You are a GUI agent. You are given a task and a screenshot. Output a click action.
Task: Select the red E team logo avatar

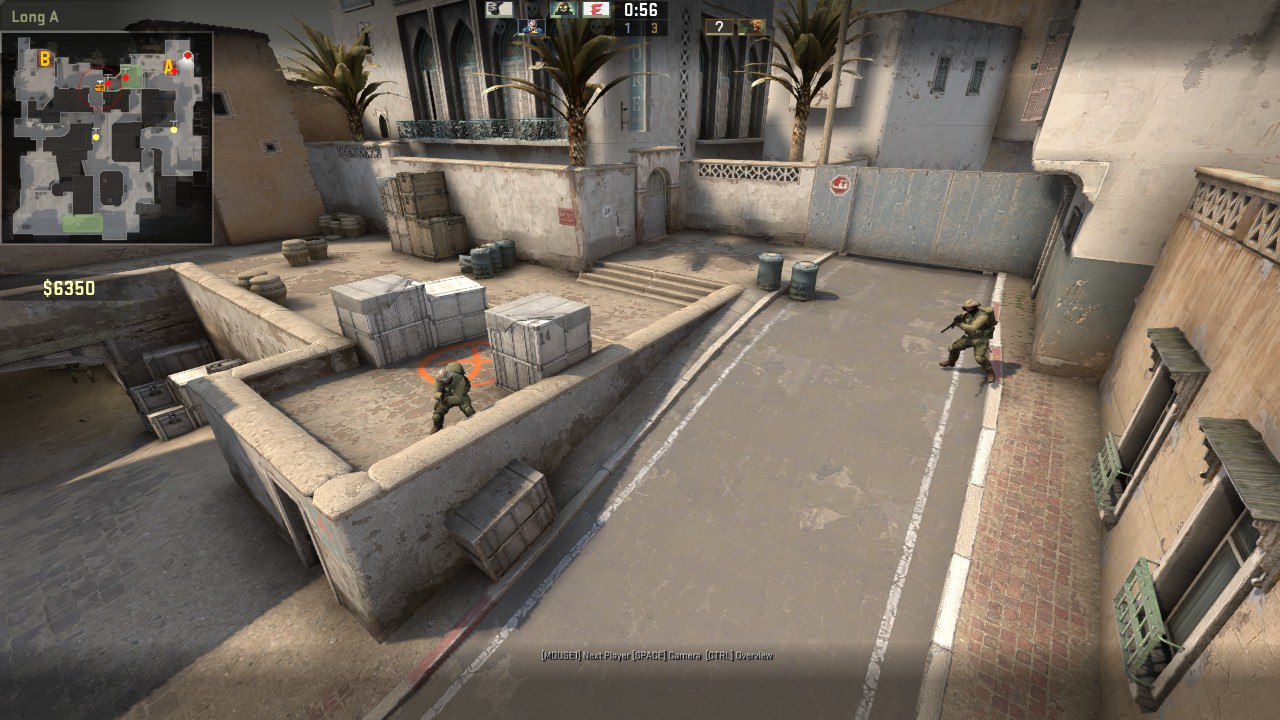[596, 9]
